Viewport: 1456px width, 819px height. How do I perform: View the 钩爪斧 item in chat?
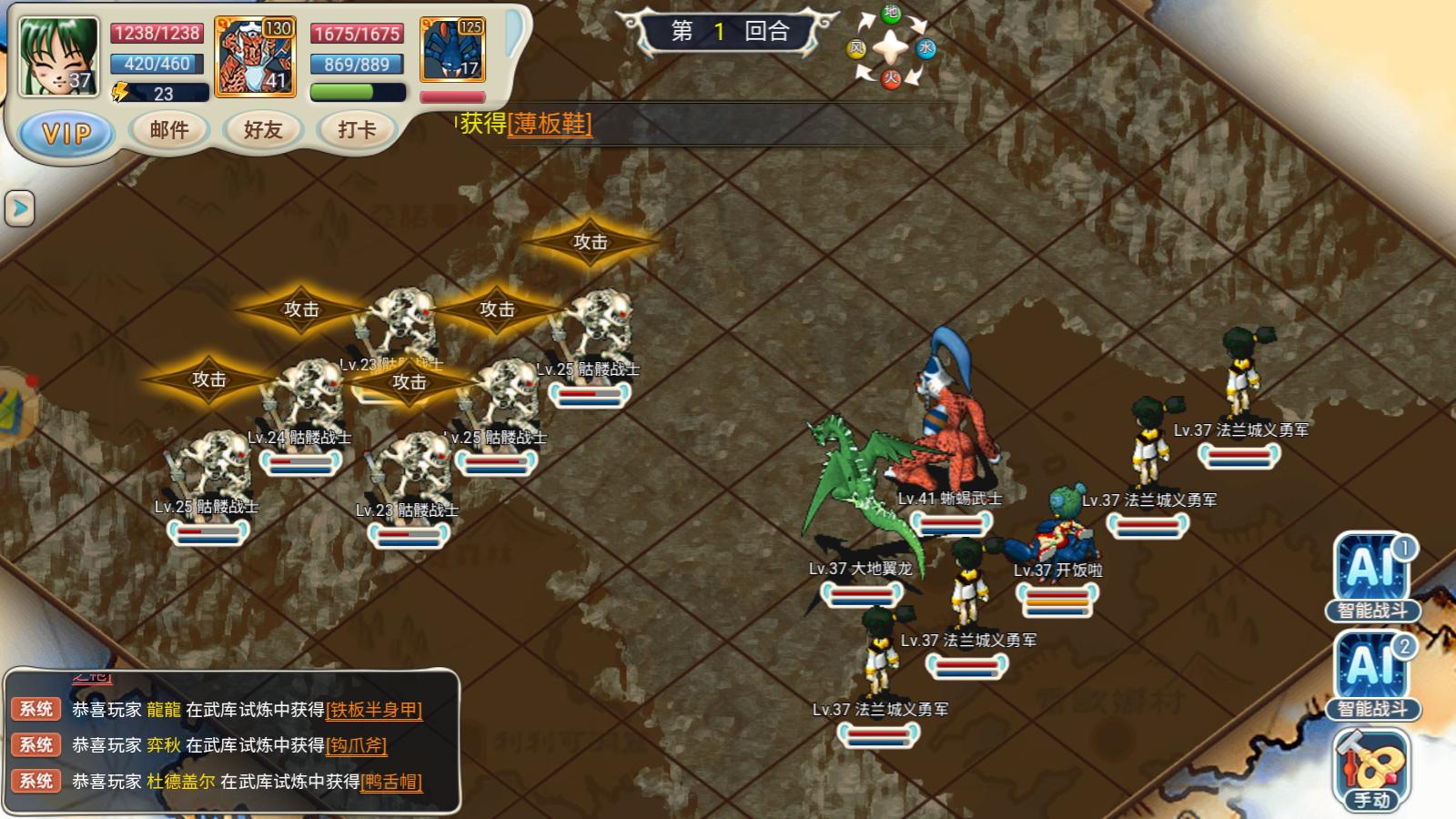pos(357,745)
